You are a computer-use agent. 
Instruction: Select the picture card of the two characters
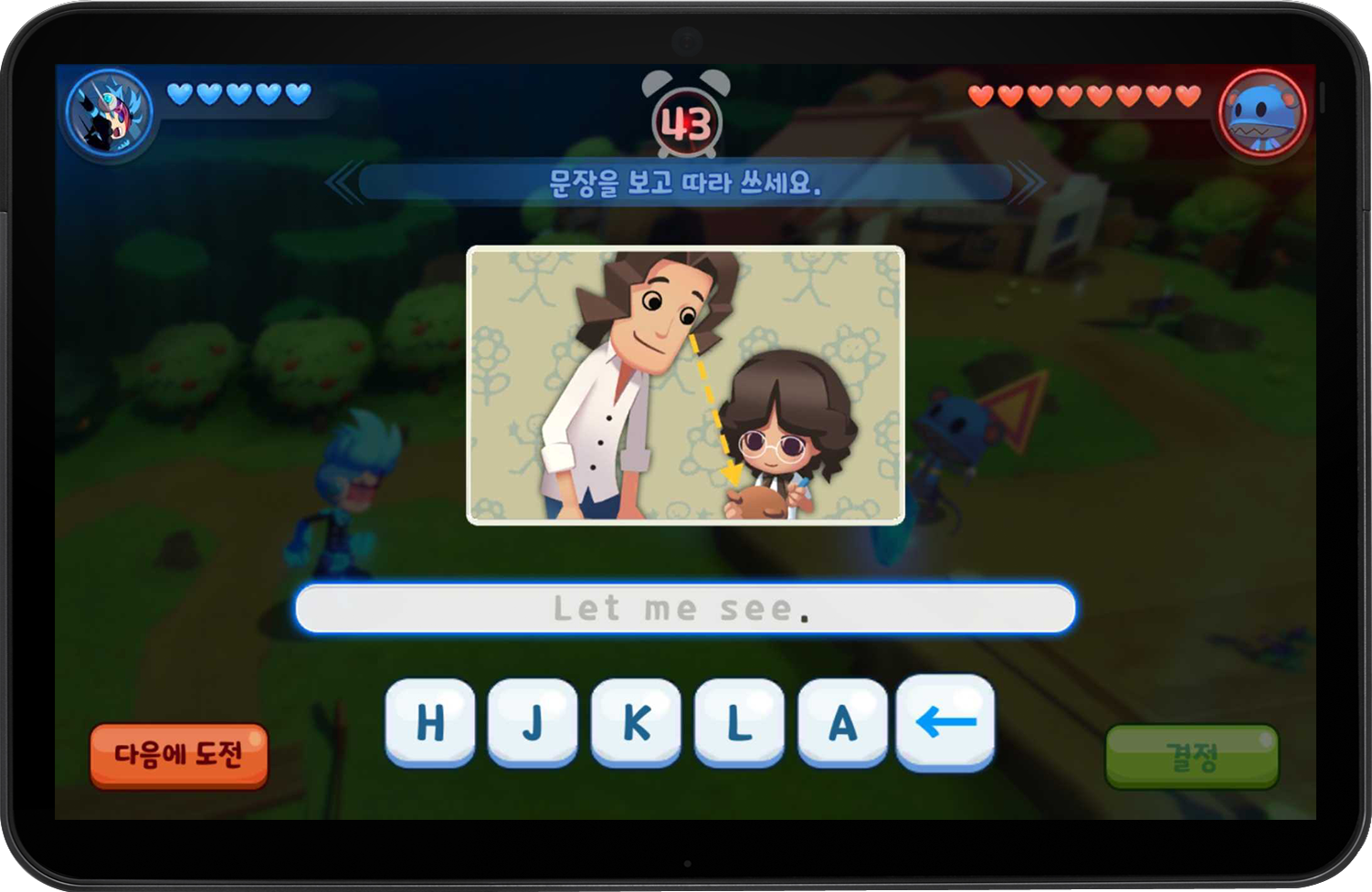click(x=685, y=383)
